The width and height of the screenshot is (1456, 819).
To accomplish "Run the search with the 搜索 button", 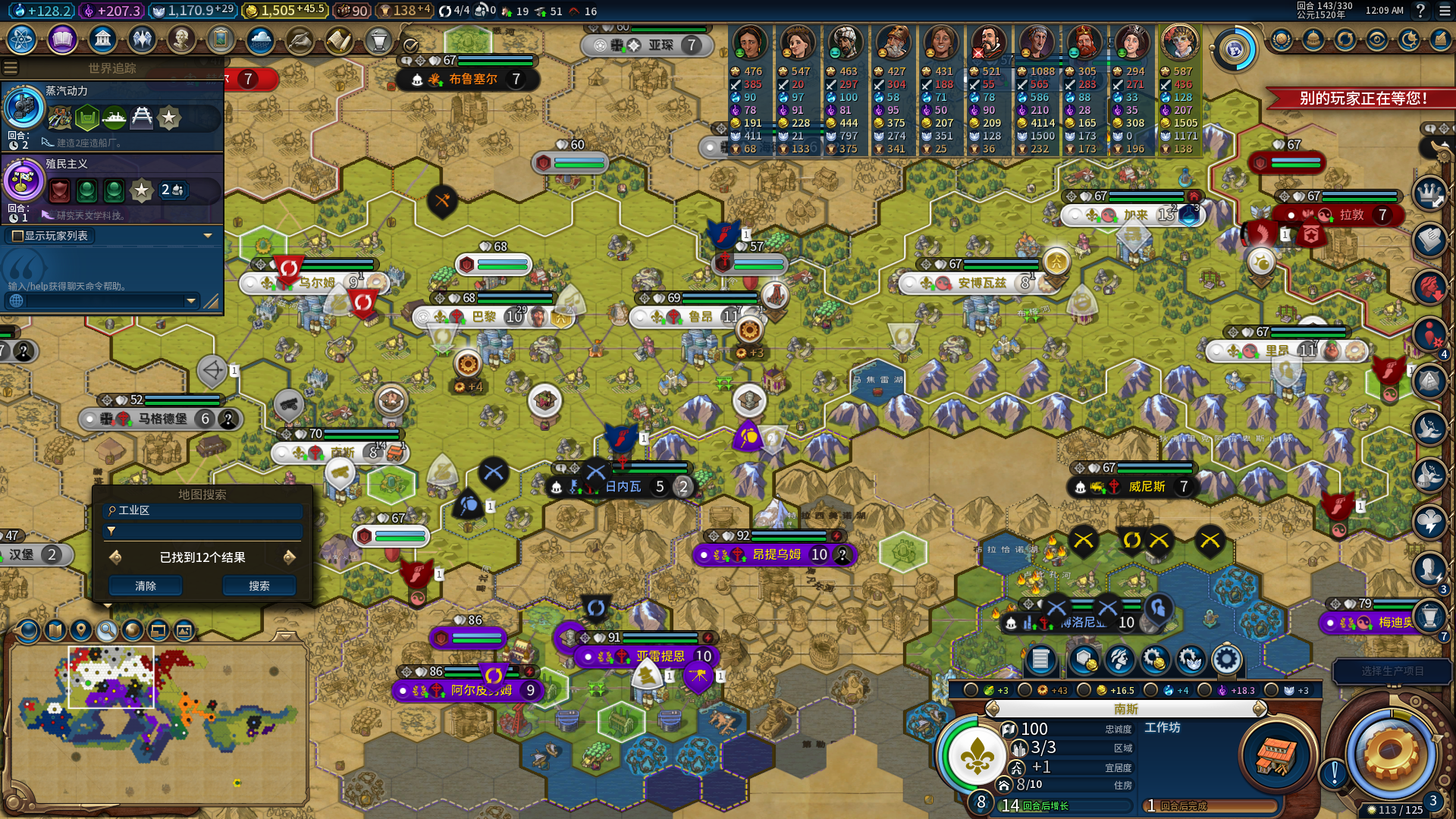I will click(259, 585).
